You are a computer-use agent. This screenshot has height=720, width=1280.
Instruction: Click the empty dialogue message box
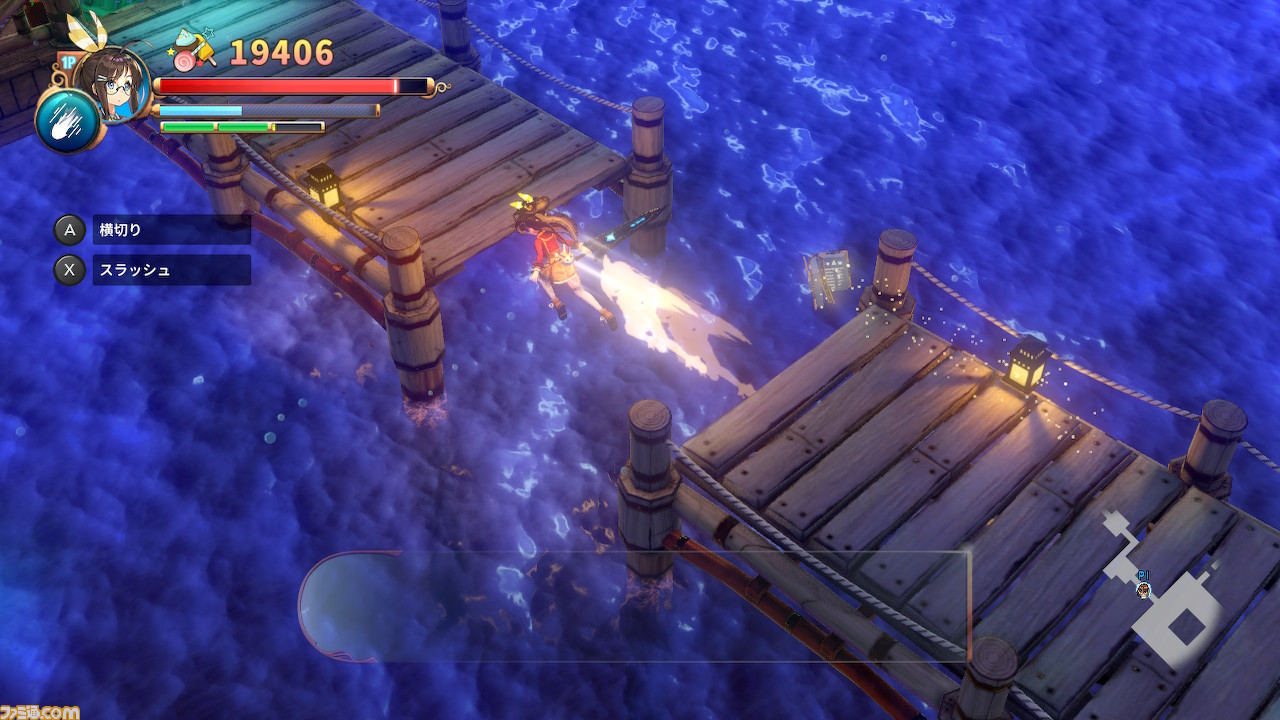tap(634, 606)
